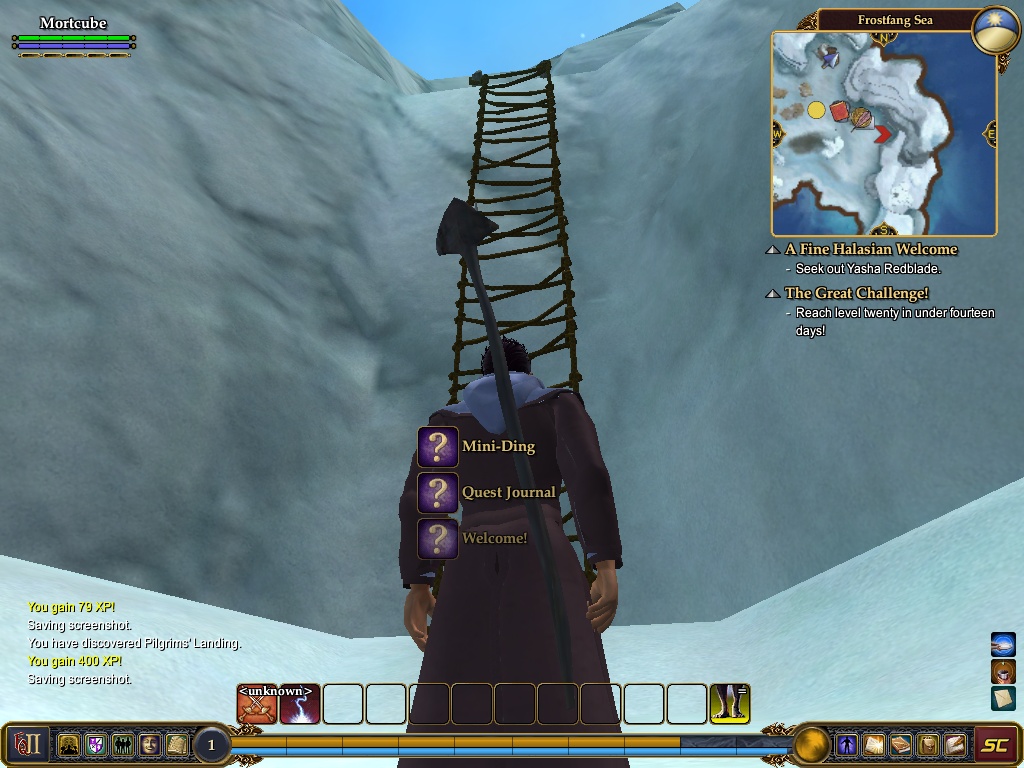This screenshot has width=1024, height=768.
Task: Toggle the sprint feet icon
Action: [730, 704]
